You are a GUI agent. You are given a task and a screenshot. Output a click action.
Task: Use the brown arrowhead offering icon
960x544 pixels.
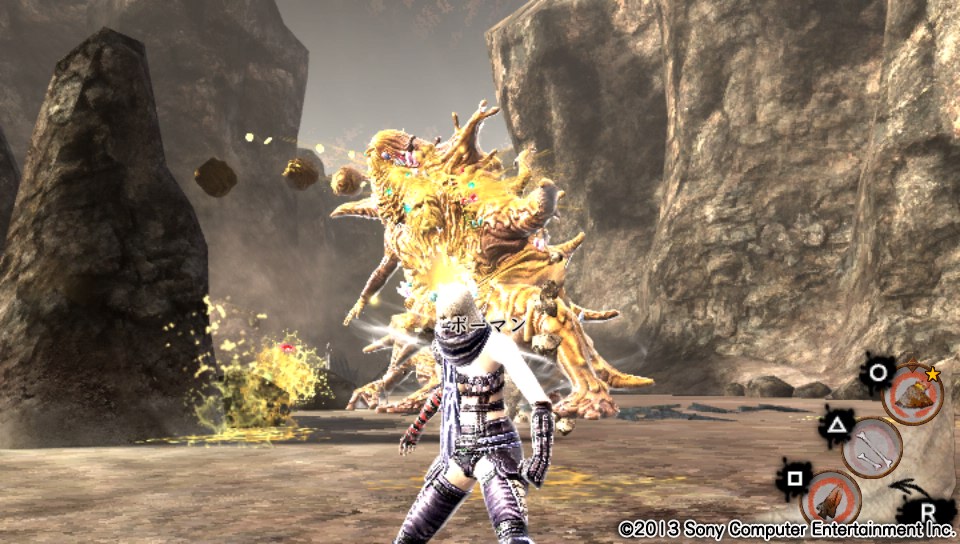pos(830,497)
